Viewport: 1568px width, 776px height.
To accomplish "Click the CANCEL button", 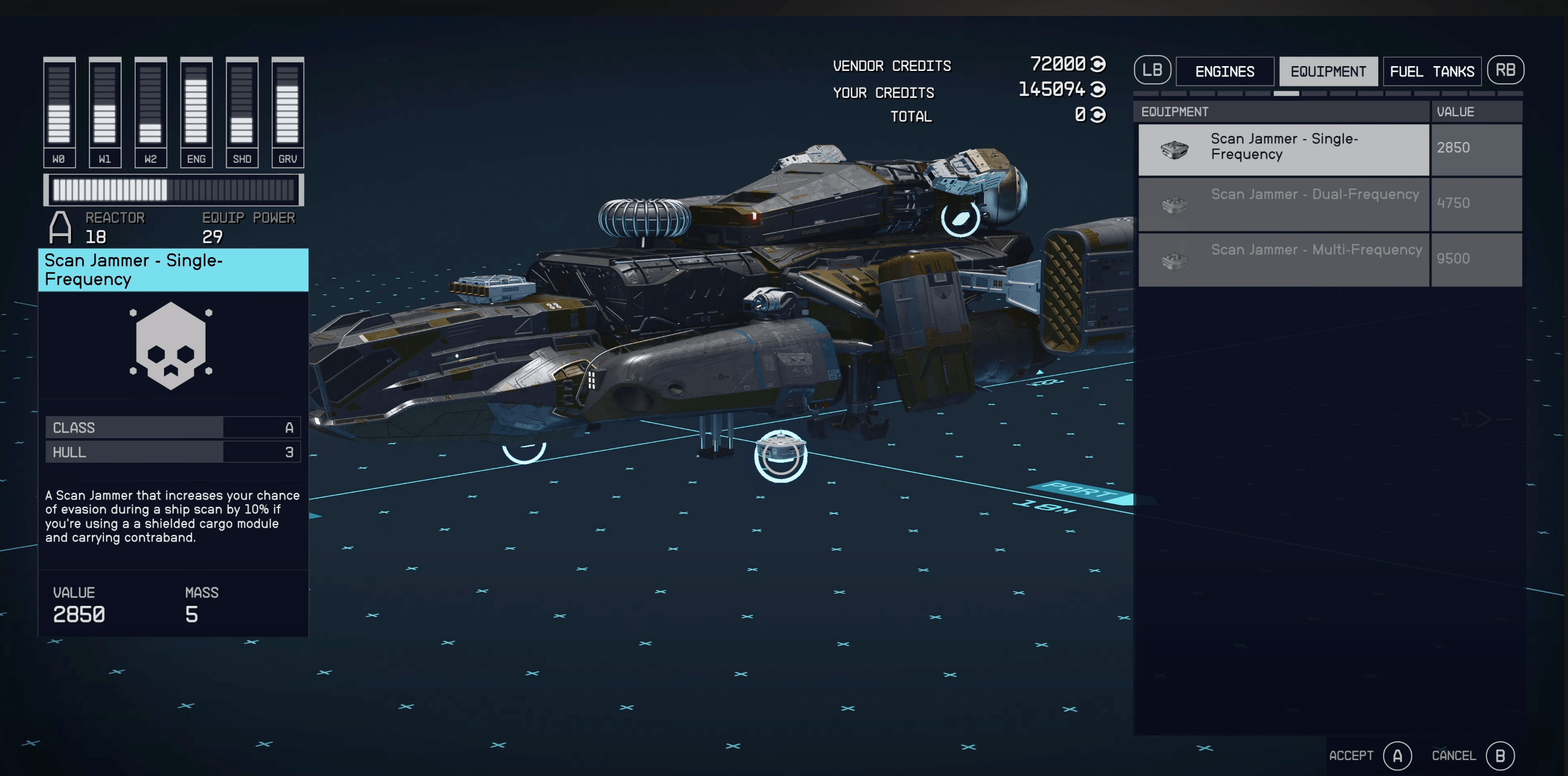I will point(1452,755).
